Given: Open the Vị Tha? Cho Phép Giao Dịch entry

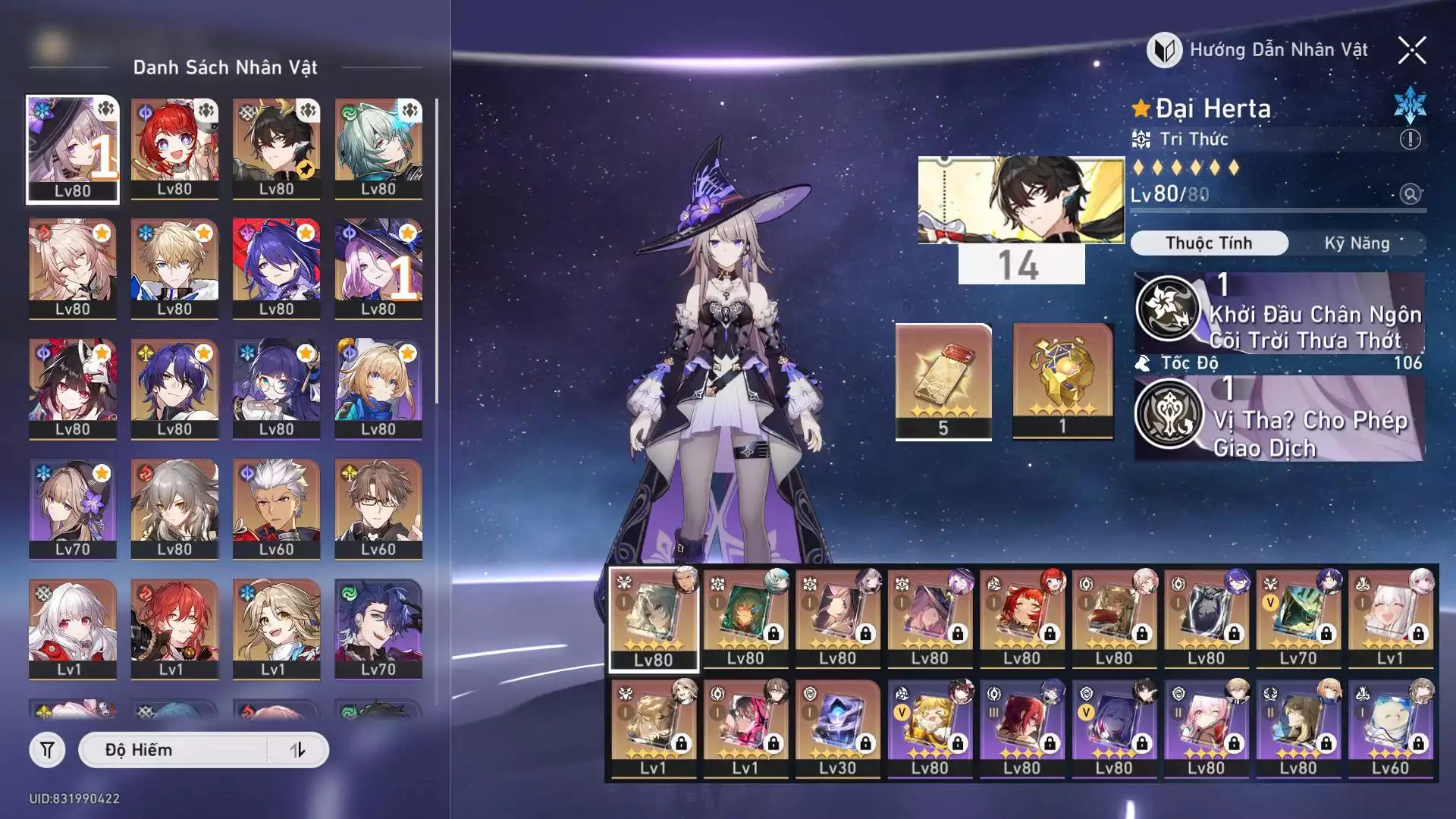Looking at the screenshot, I should coord(1279,419).
